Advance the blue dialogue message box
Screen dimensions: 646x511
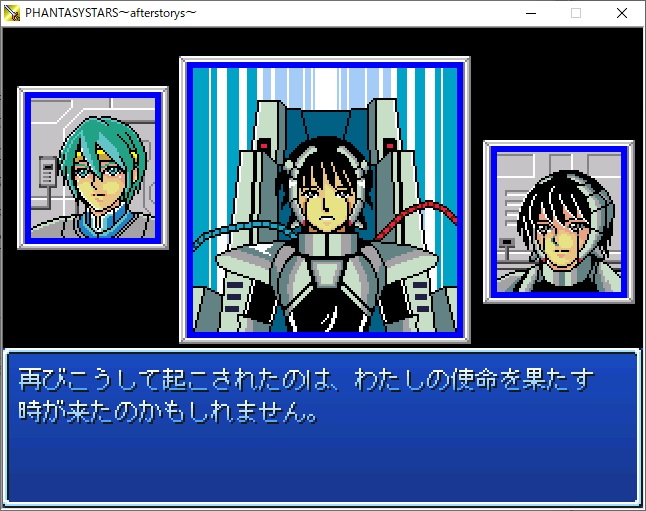322,427
